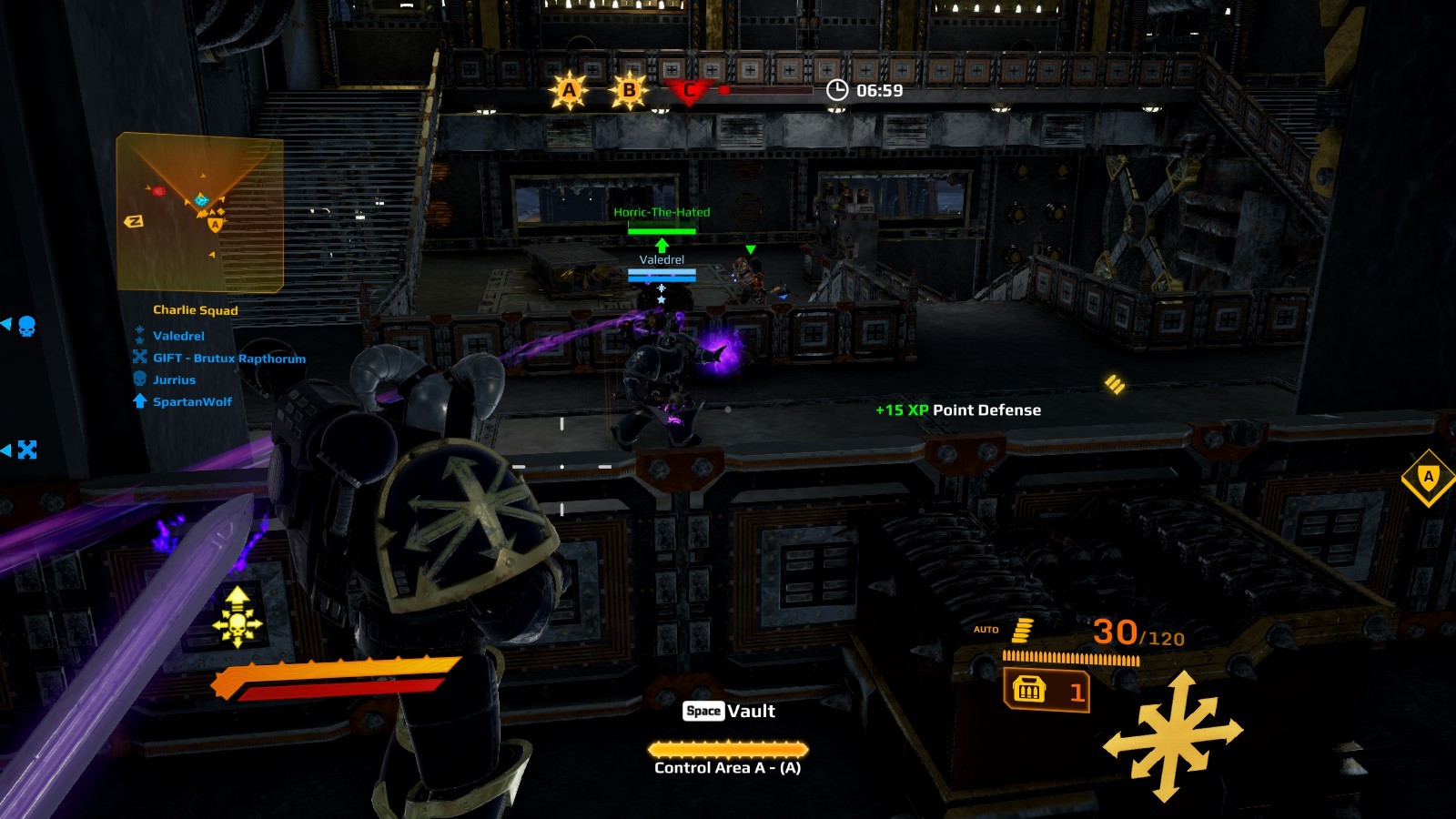The width and height of the screenshot is (1456, 819).
Task: Click the objective A waypoint marker
Action: pyautogui.click(x=1428, y=477)
